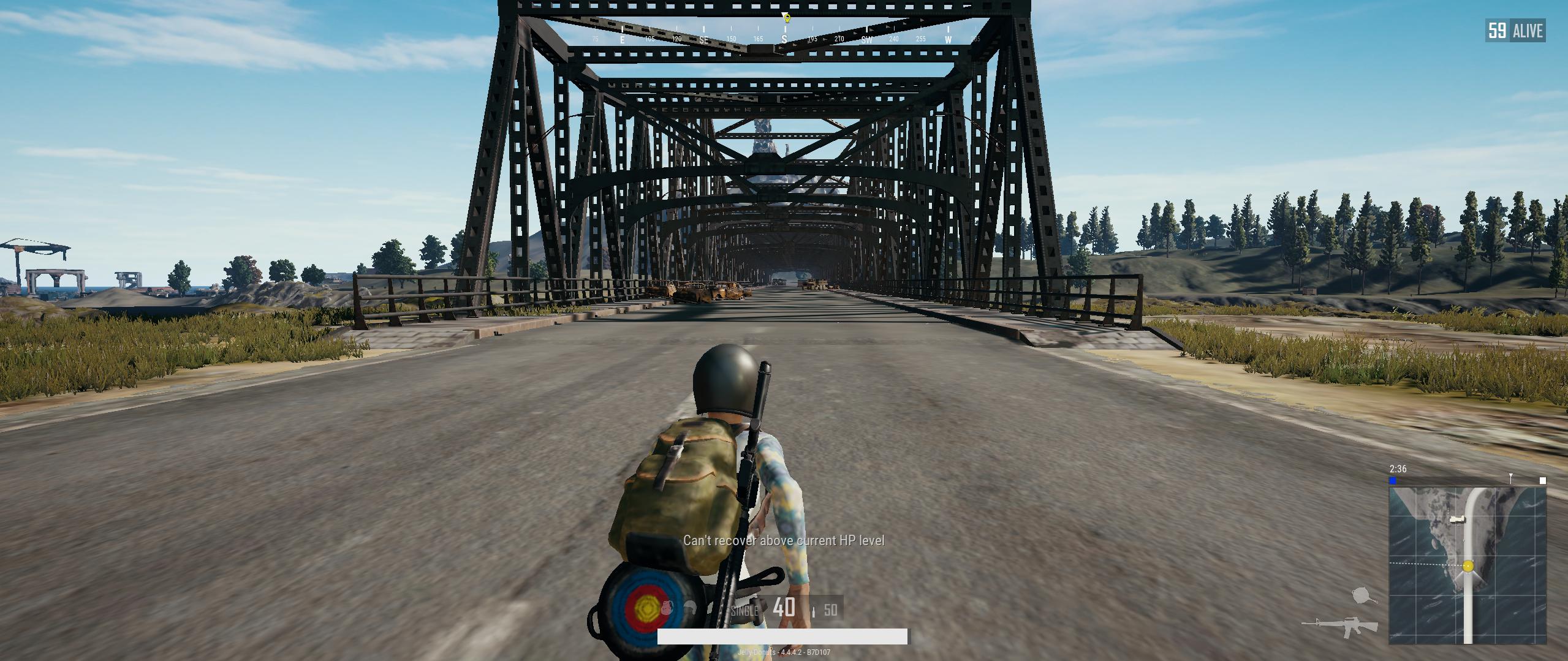Image resolution: width=1568 pixels, height=661 pixels.
Task: Click the blue zone indicator square above the minimap
Action: 1392,480
